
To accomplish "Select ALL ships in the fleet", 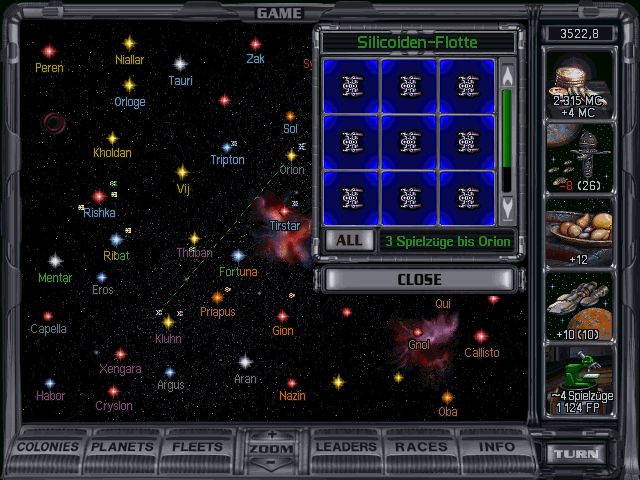I will point(348,240).
